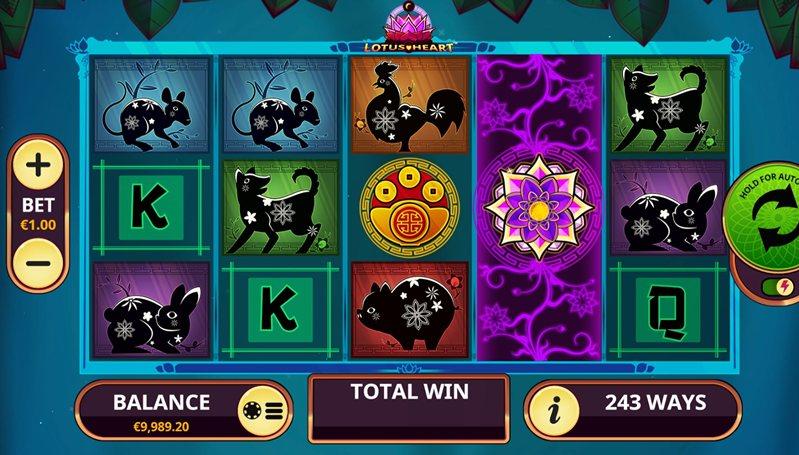The image size is (799, 455).
Task: Open the info paytable button
Action: point(553,410)
